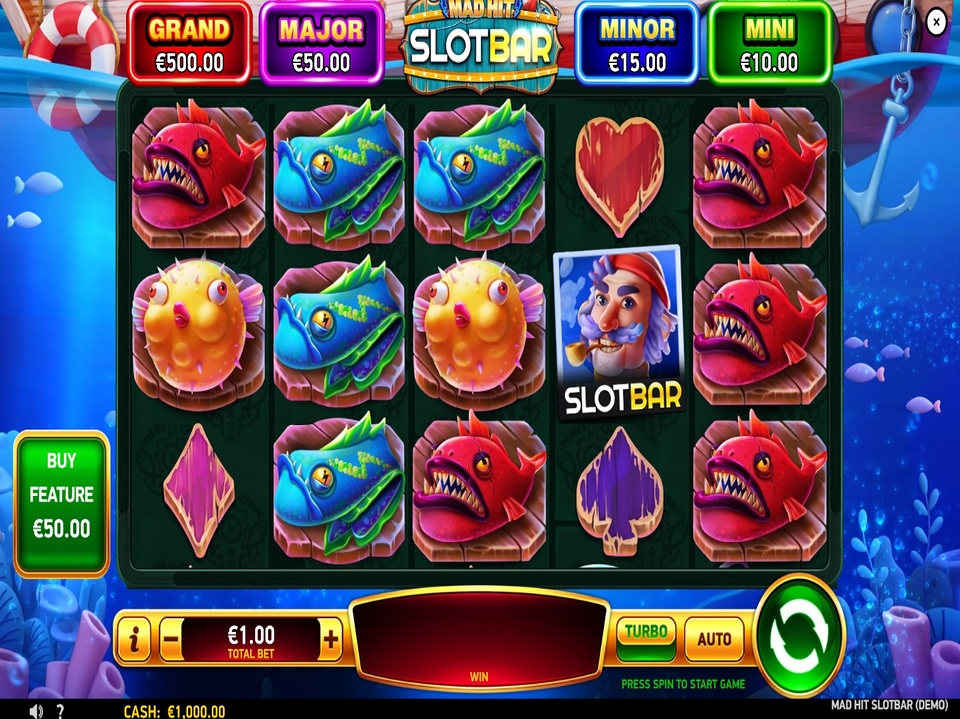The height and width of the screenshot is (719, 960).
Task: Toggle the sound speaker icon
Action: click(x=37, y=710)
